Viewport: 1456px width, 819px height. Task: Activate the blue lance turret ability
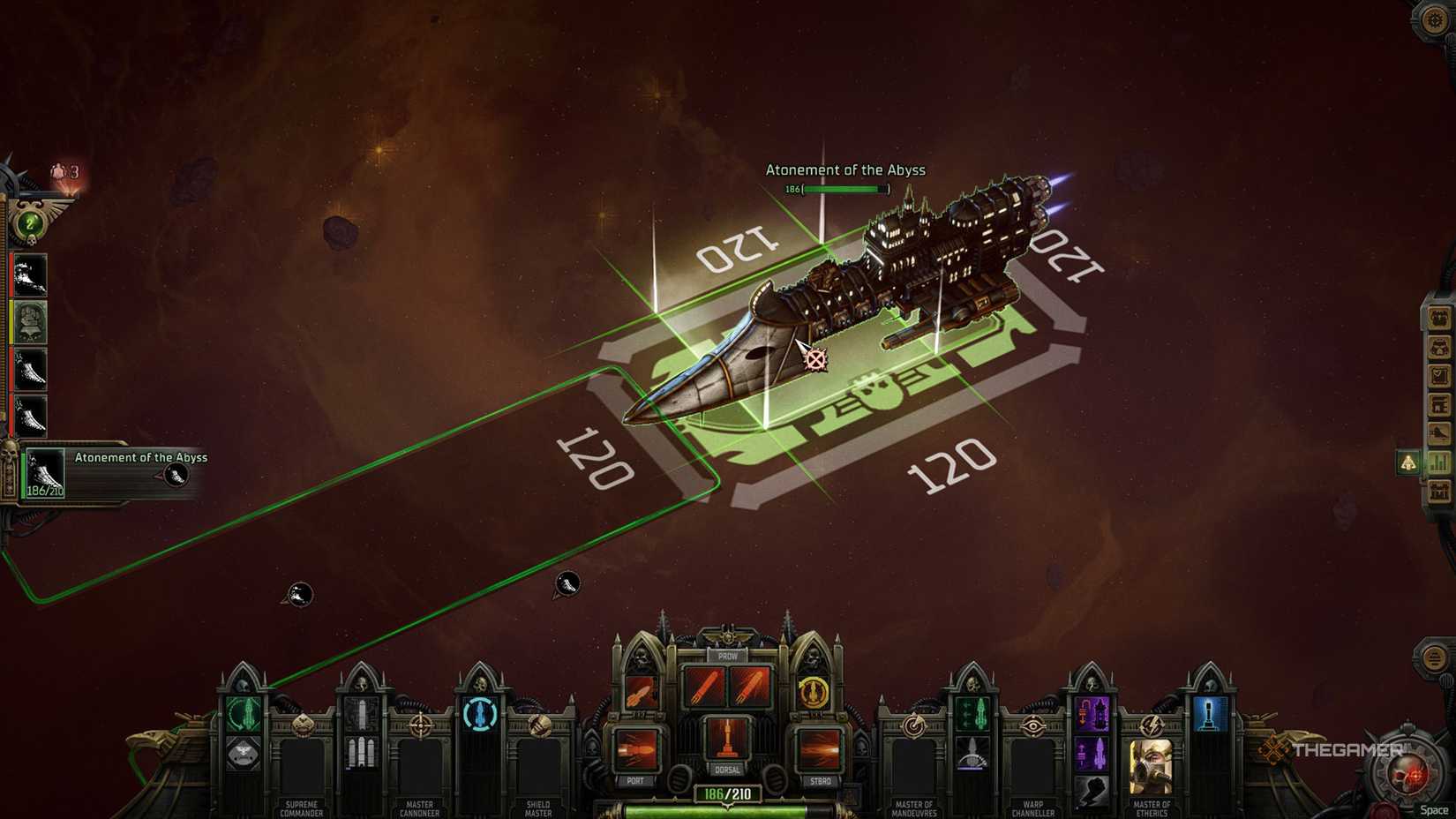(x=1210, y=713)
